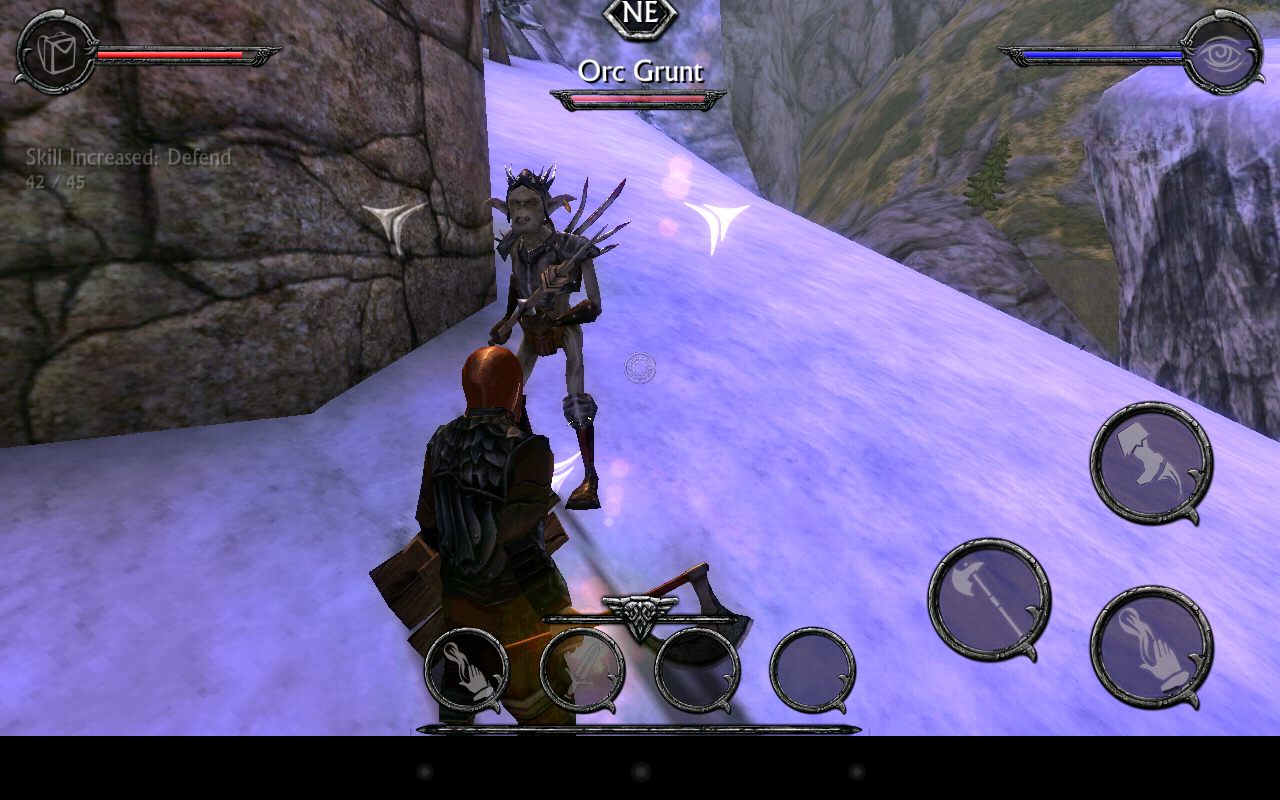Tap the touch gesture quick slot

[x=465, y=672]
